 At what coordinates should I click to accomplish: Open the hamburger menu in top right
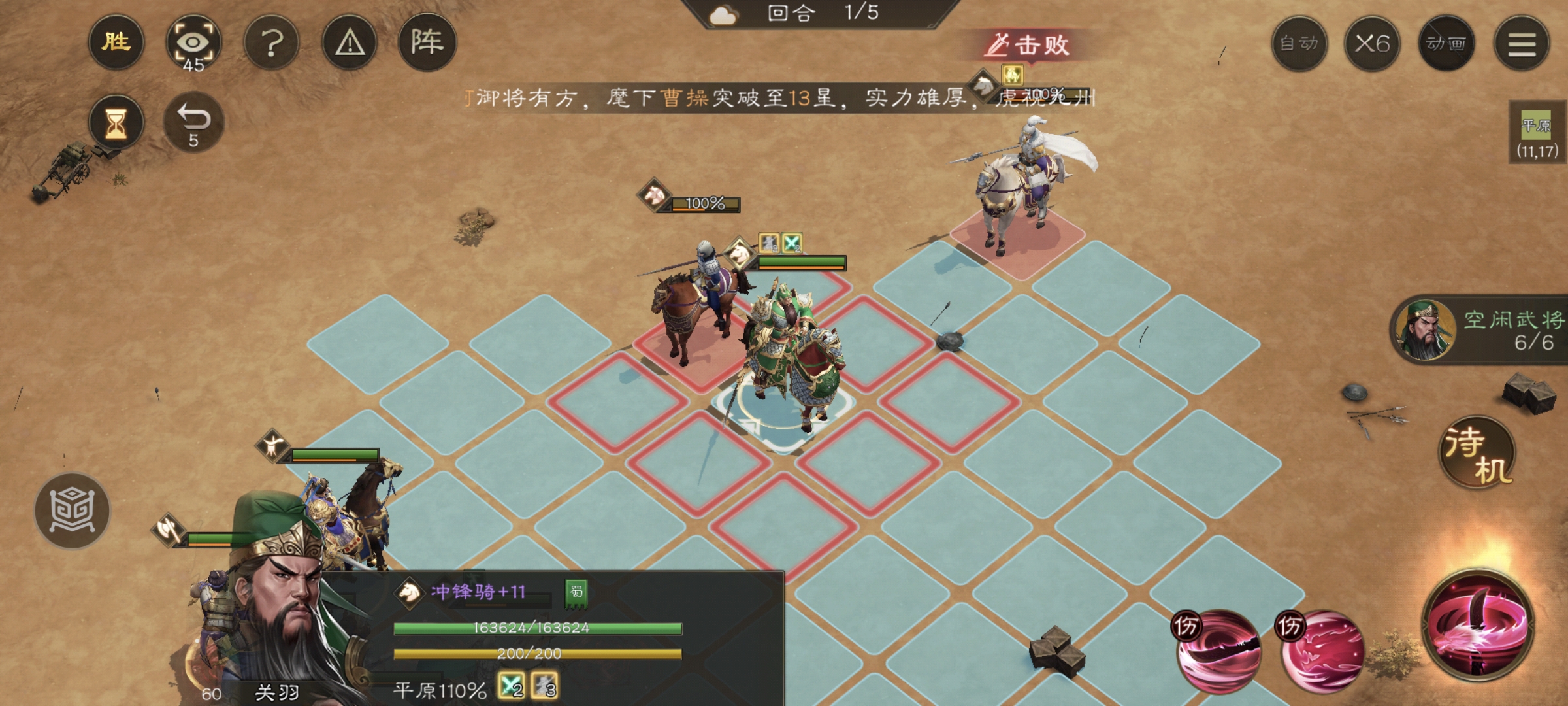(x=1522, y=43)
